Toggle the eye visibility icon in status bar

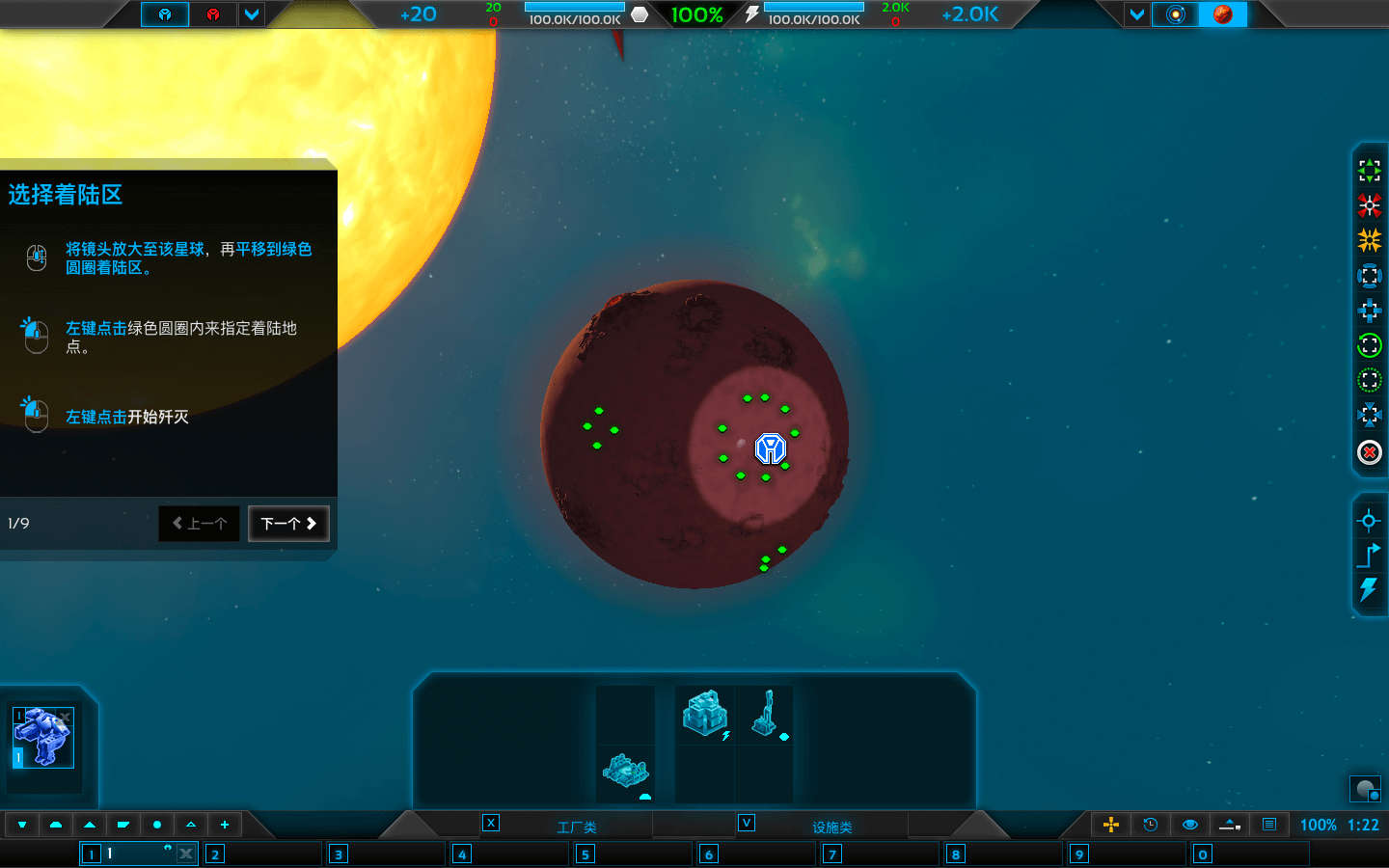click(x=1189, y=825)
